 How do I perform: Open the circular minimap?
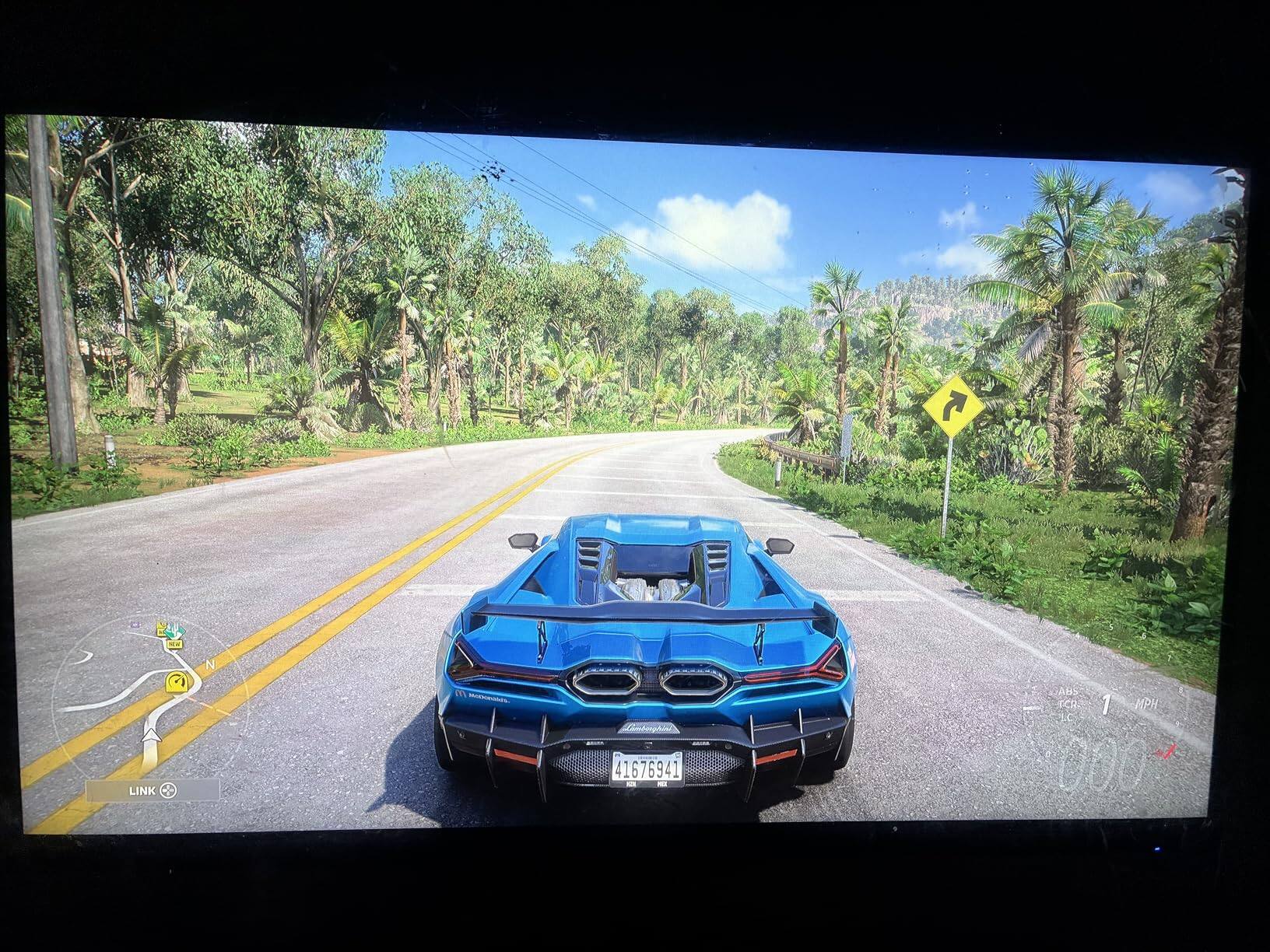pos(148,695)
